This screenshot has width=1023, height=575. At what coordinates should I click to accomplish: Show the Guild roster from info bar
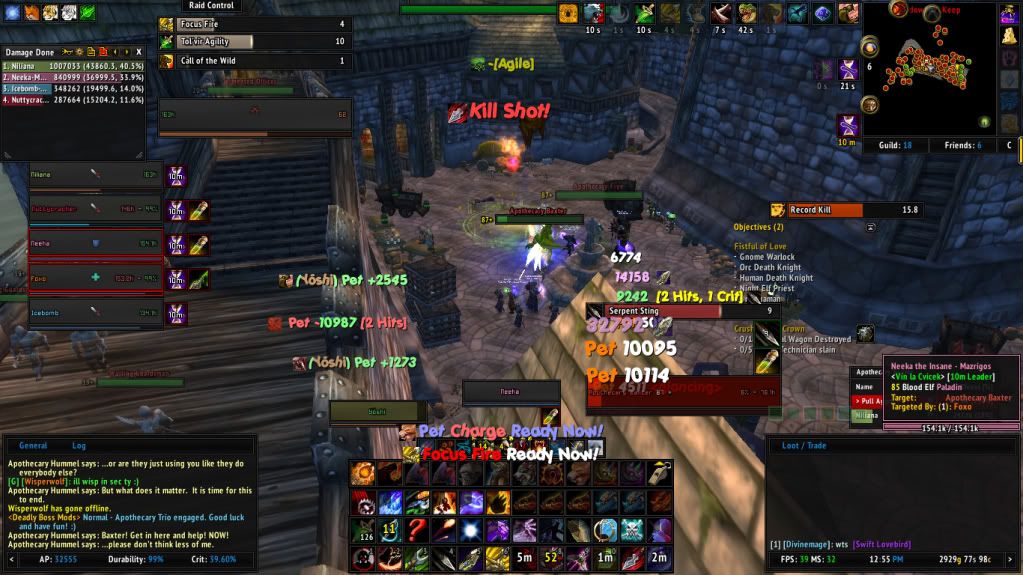point(893,145)
